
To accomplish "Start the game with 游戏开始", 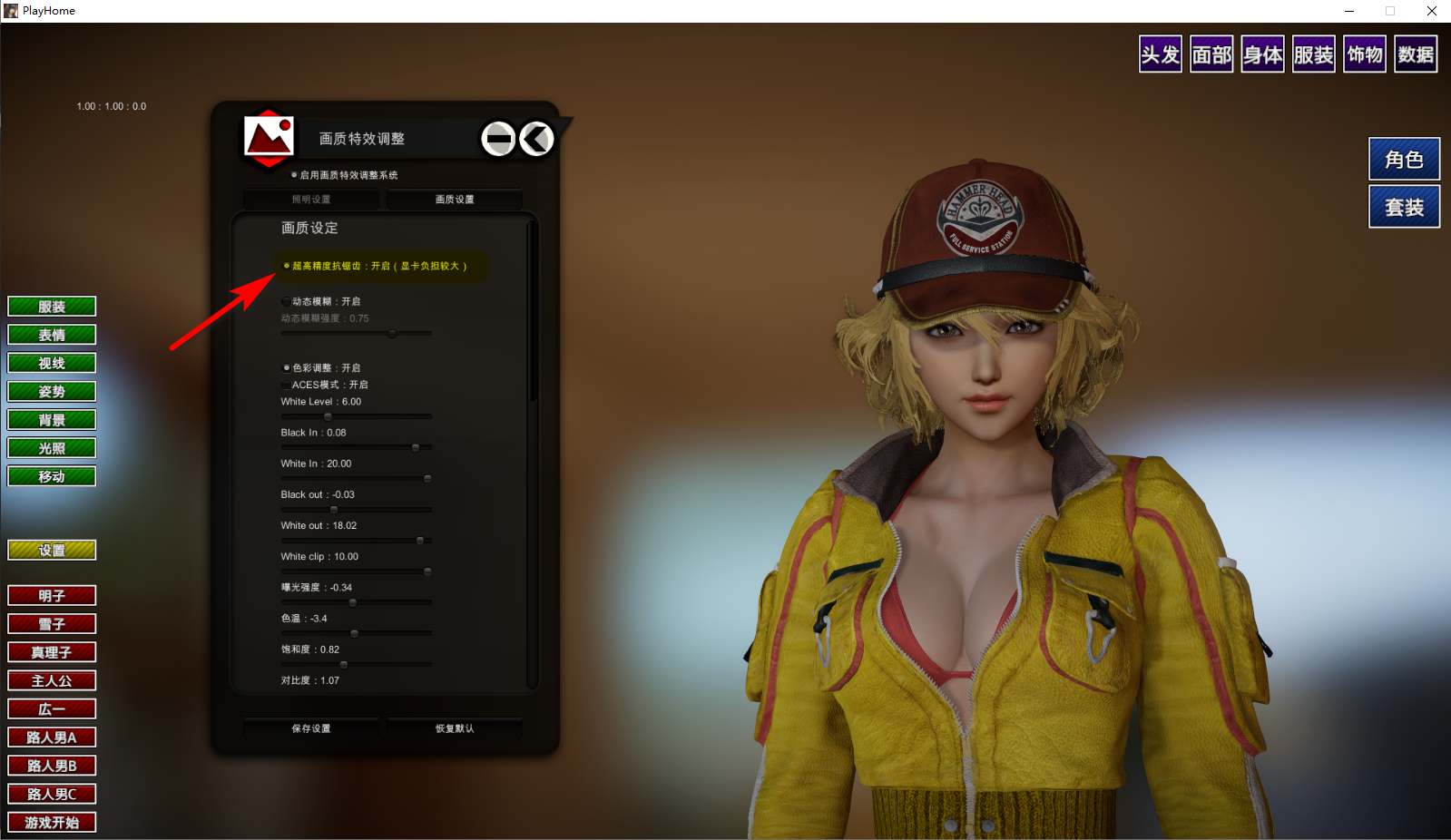I will (52, 823).
